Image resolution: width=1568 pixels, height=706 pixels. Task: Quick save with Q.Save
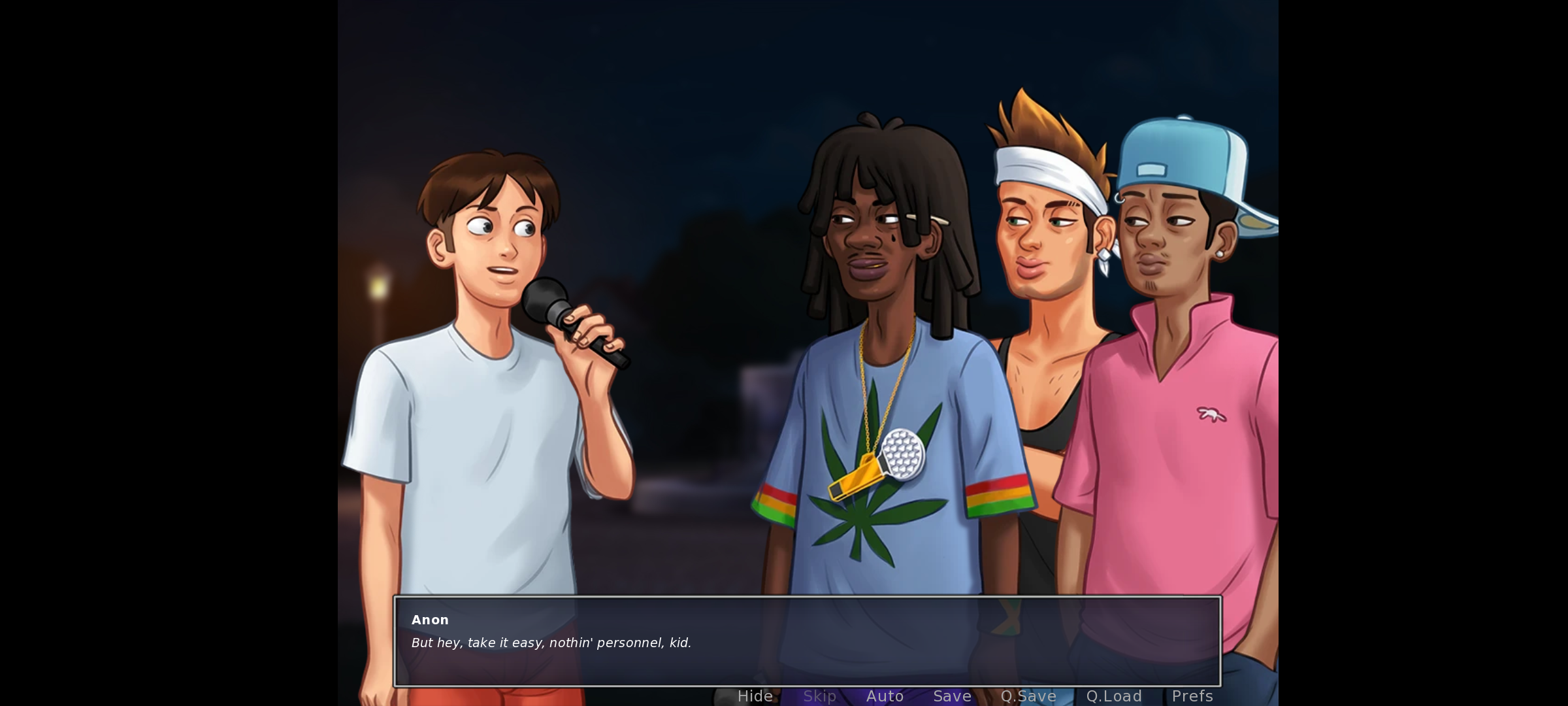pos(1028,696)
